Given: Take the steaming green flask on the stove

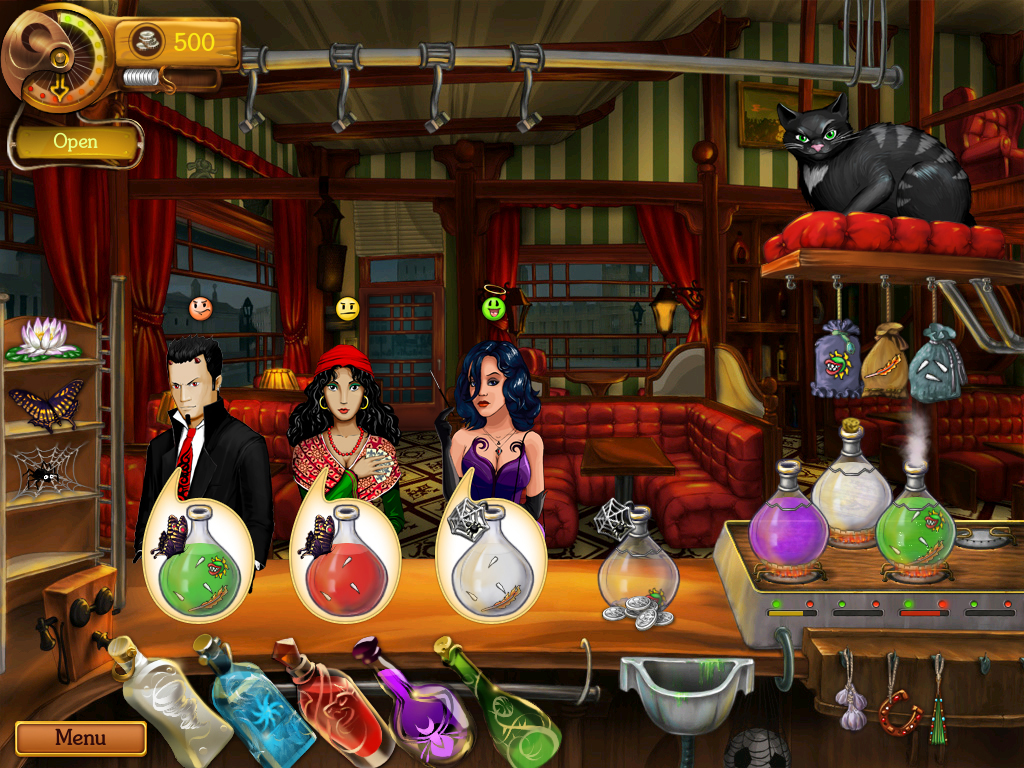Looking at the screenshot, I should coord(915,527).
